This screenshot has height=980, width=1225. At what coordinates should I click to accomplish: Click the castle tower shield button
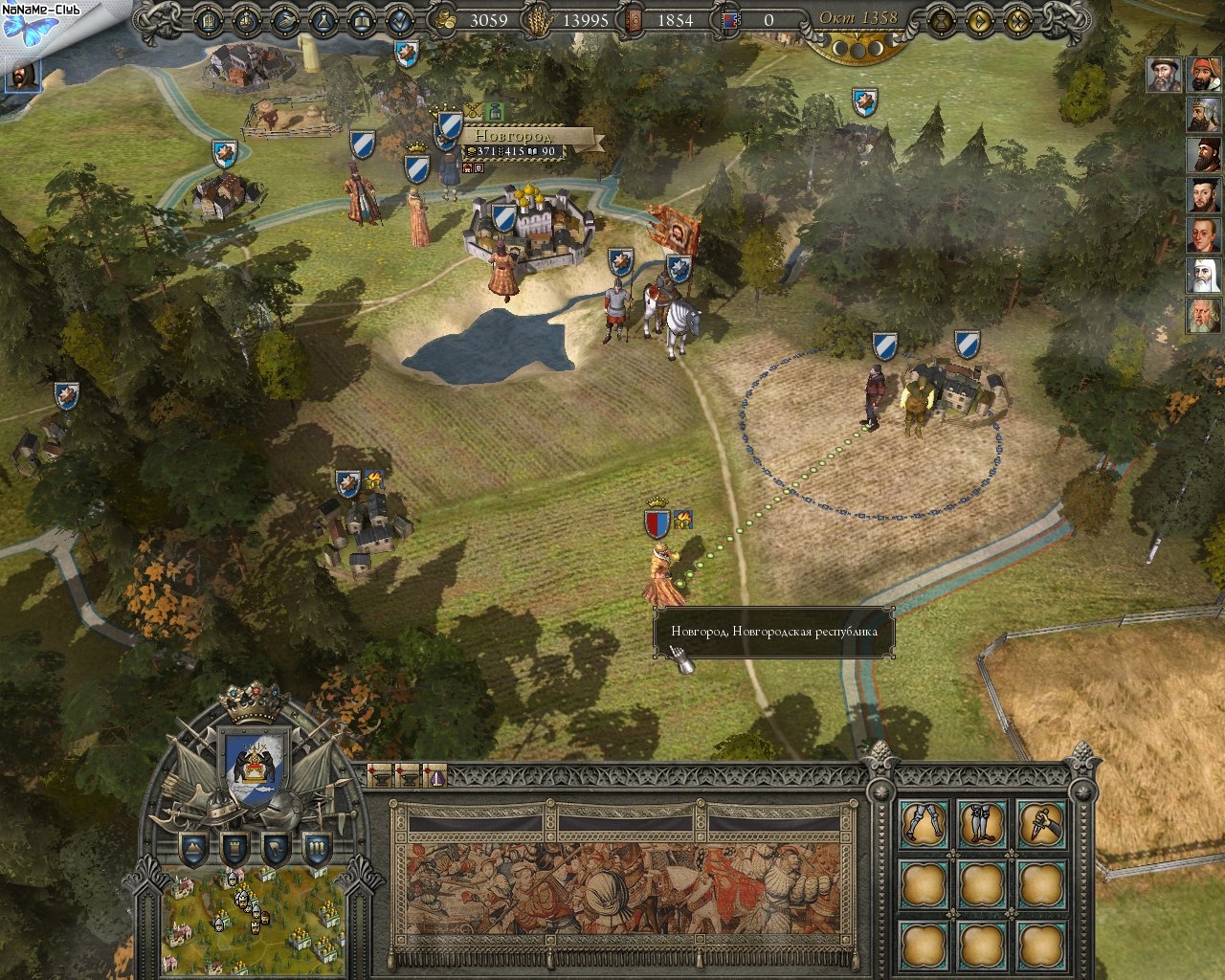(x=235, y=847)
